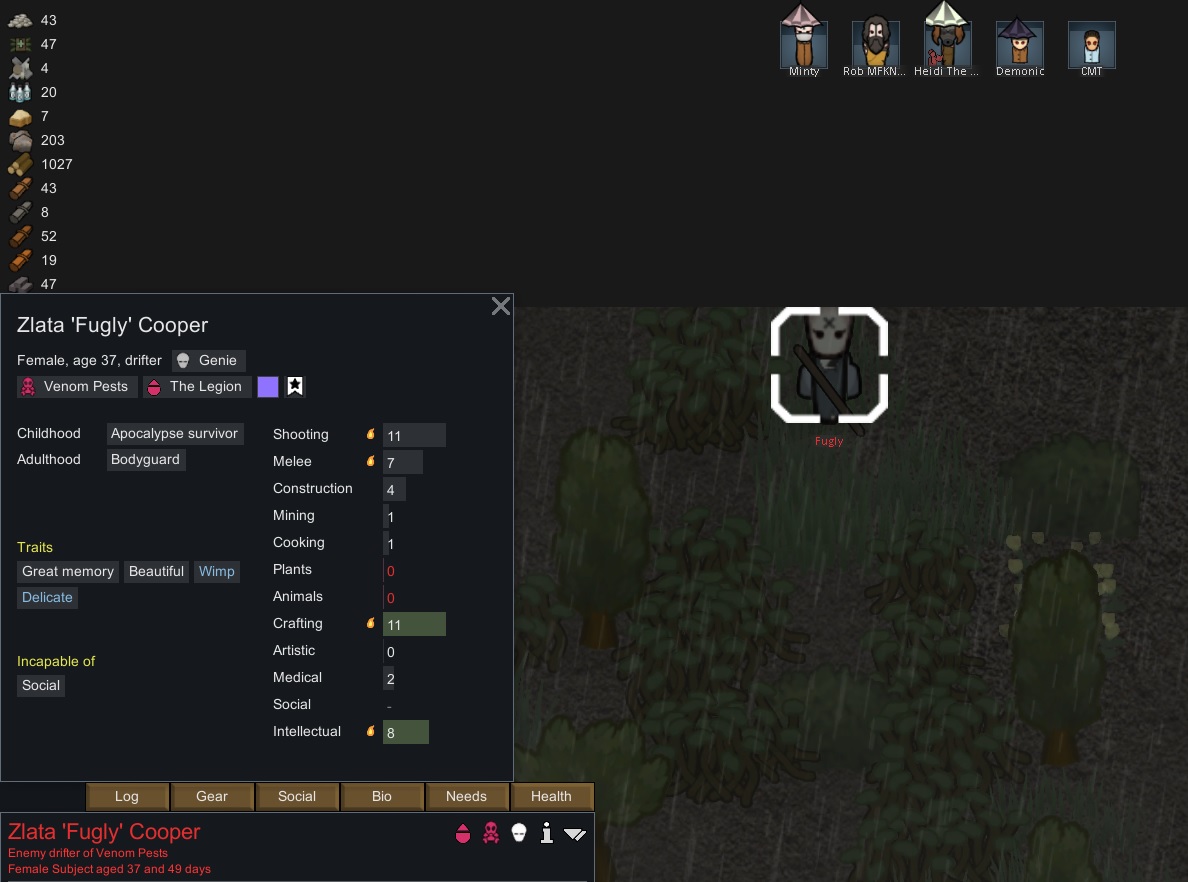Screen dimensions: 1188x882
Task: Click the Great memory trait
Action: 68,571
